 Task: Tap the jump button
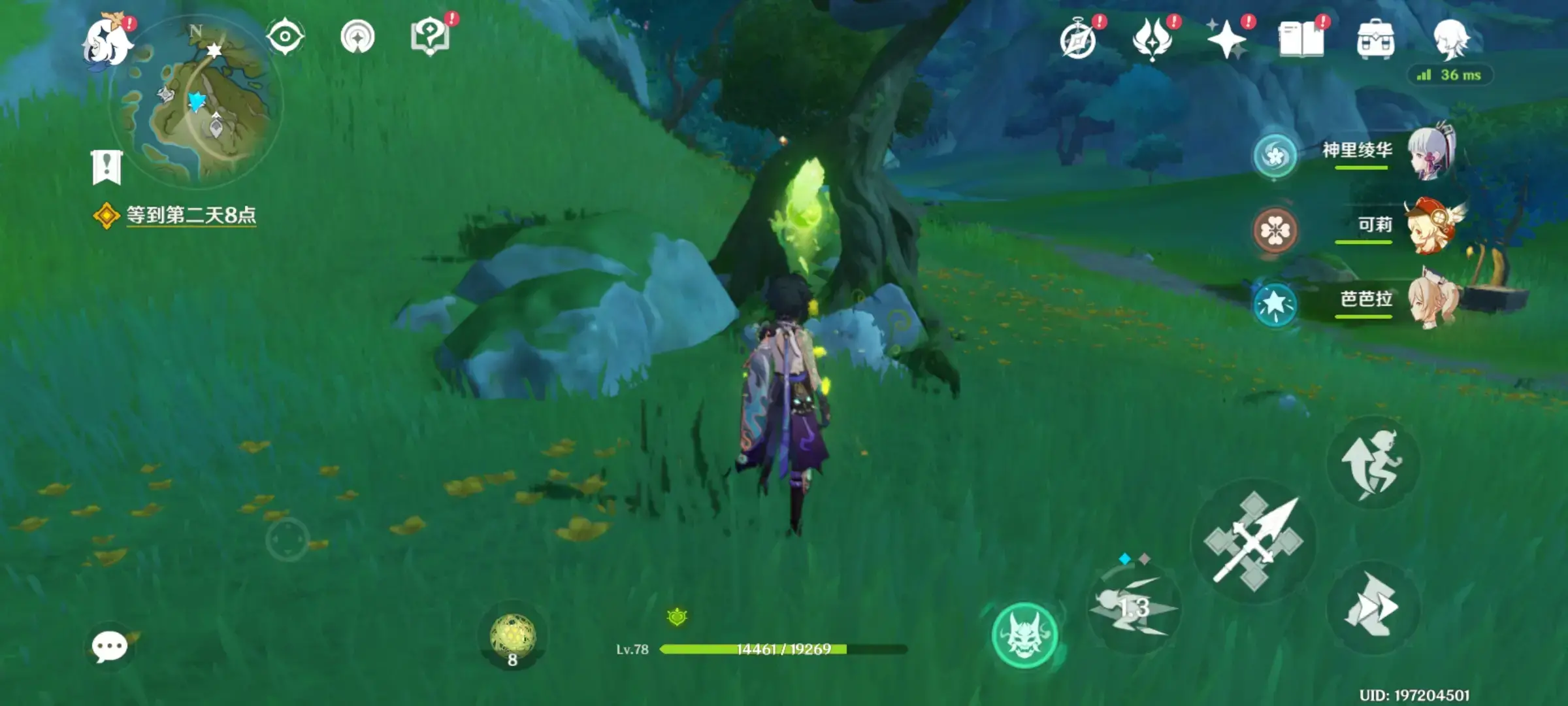1372,463
